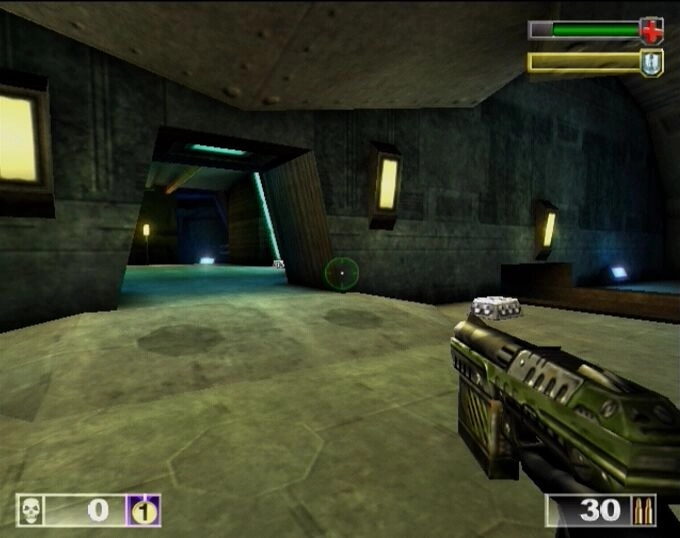Select the blue shield armor icon
Screen dimensions: 680x538
point(652,63)
